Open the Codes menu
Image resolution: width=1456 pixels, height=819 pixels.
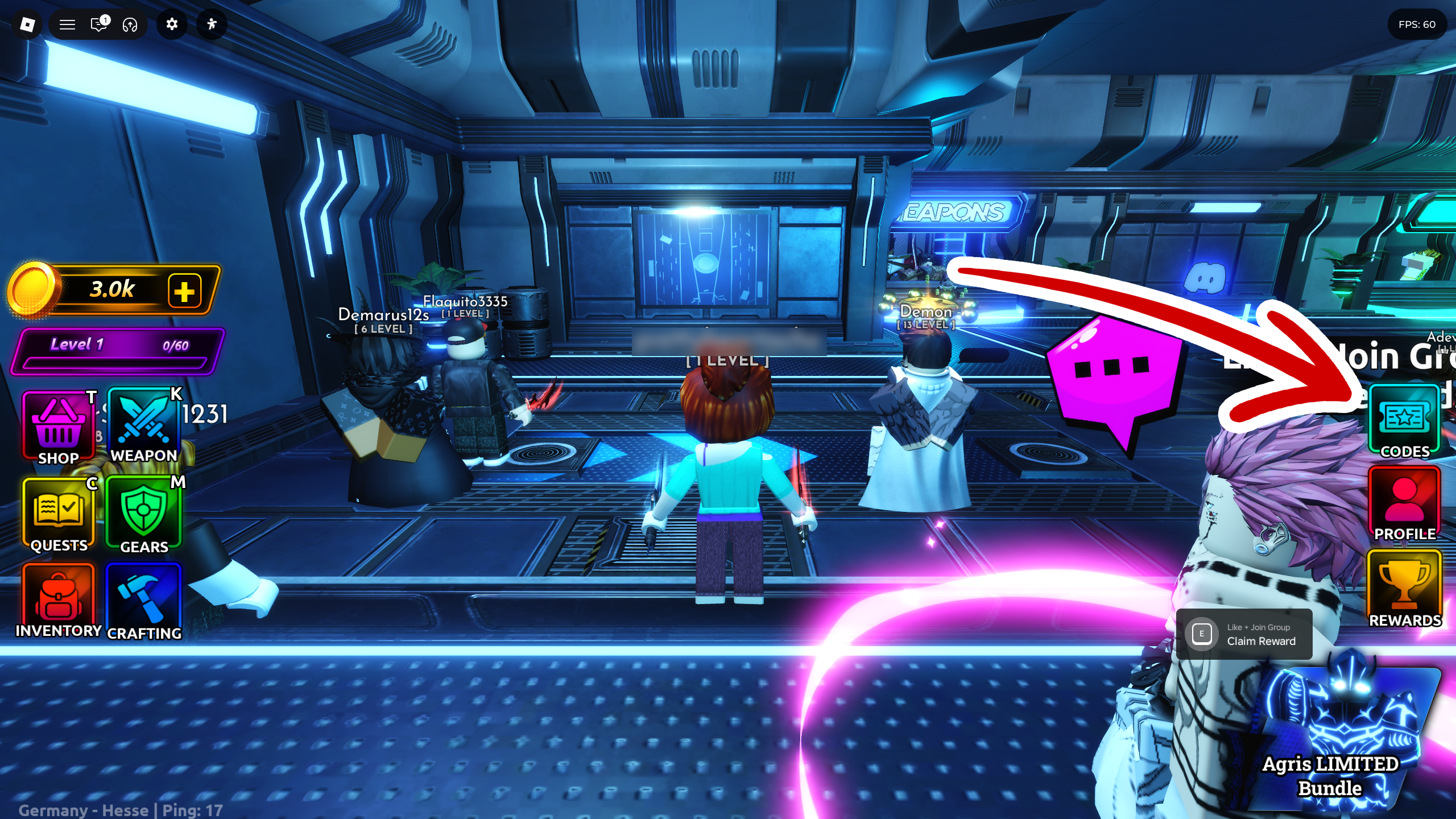tap(1404, 421)
